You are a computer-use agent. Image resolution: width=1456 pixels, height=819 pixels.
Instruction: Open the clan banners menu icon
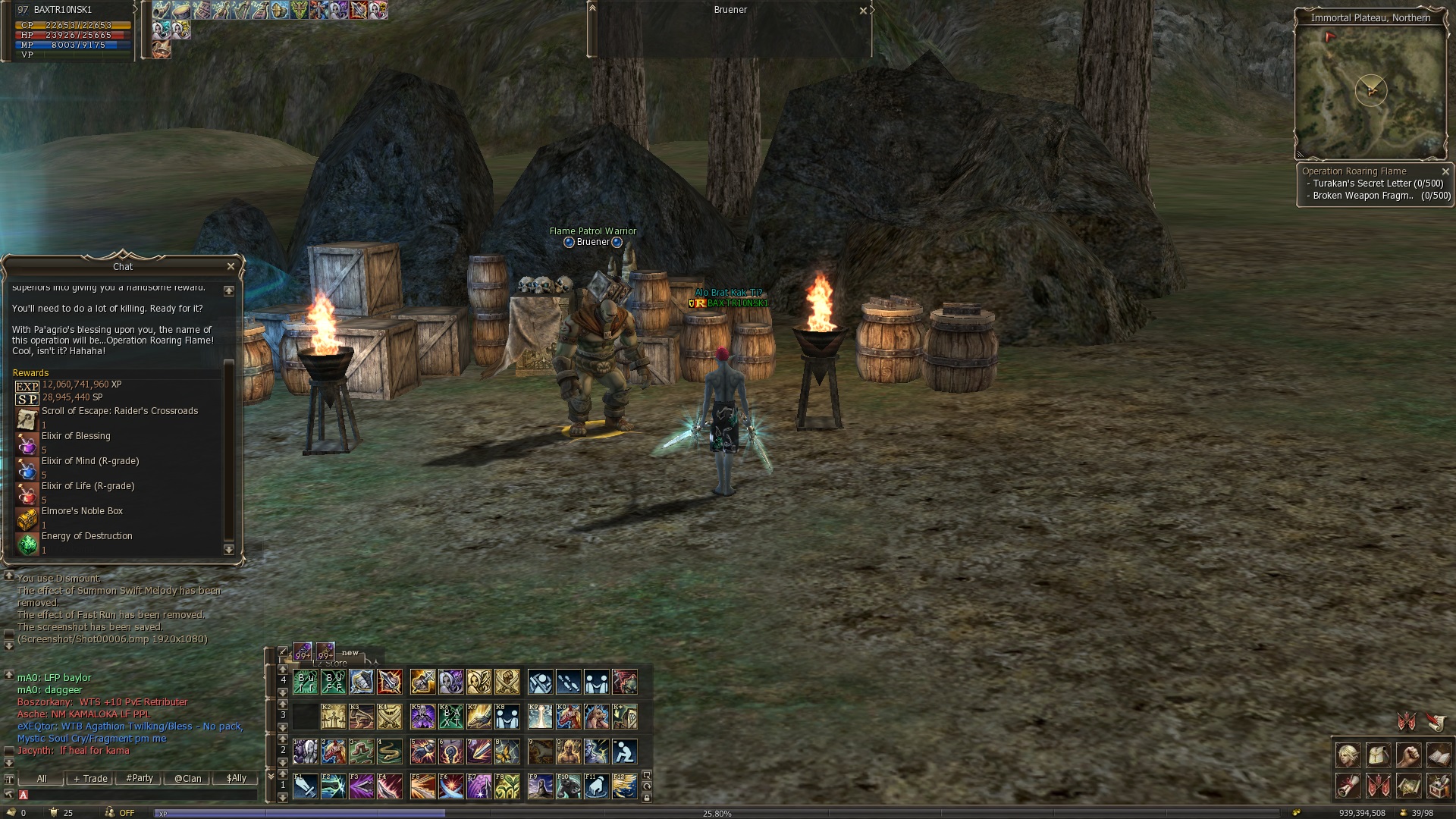click(x=1378, y=786)
